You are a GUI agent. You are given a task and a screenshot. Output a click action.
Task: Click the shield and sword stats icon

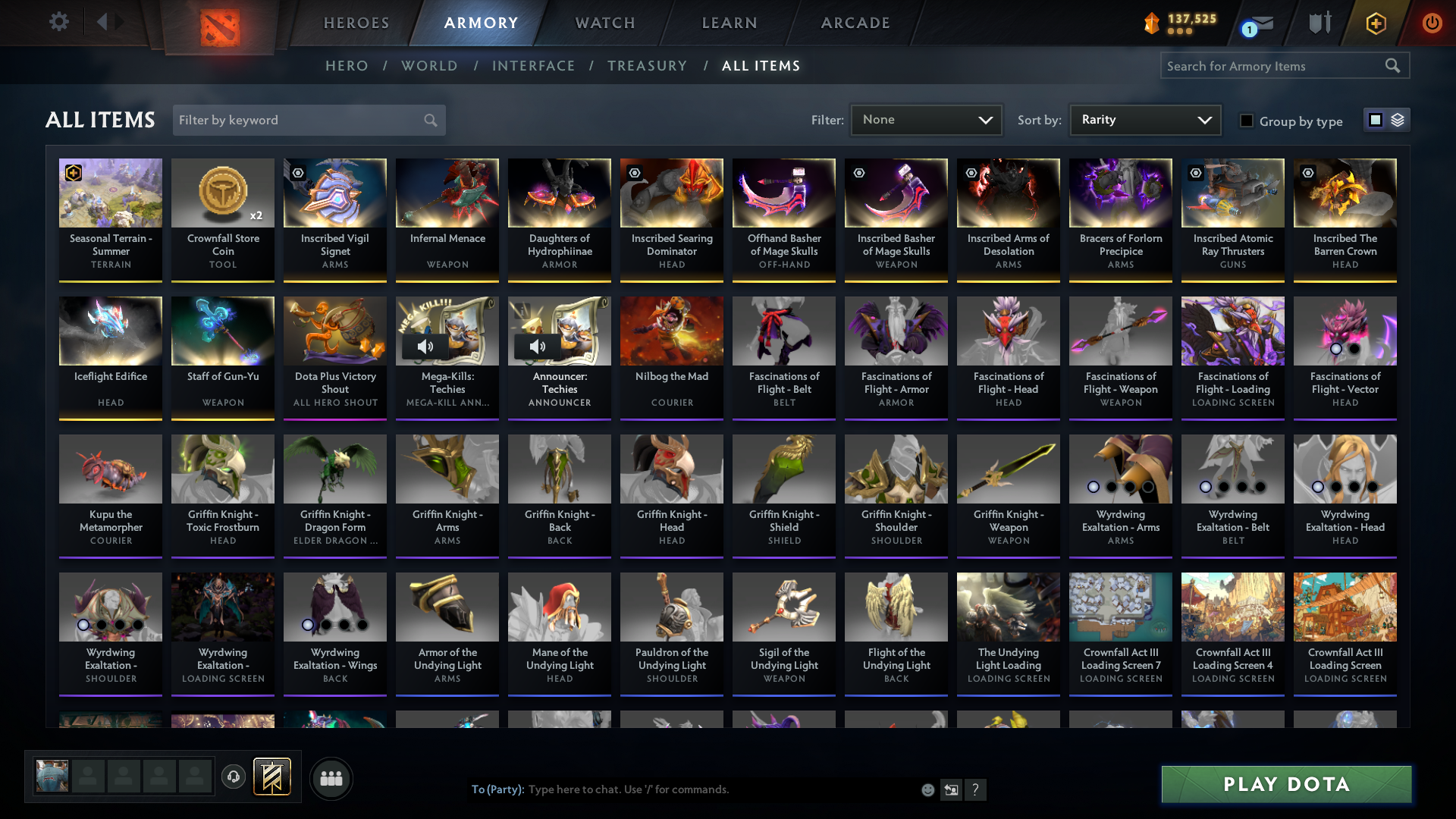(1319, 23)
